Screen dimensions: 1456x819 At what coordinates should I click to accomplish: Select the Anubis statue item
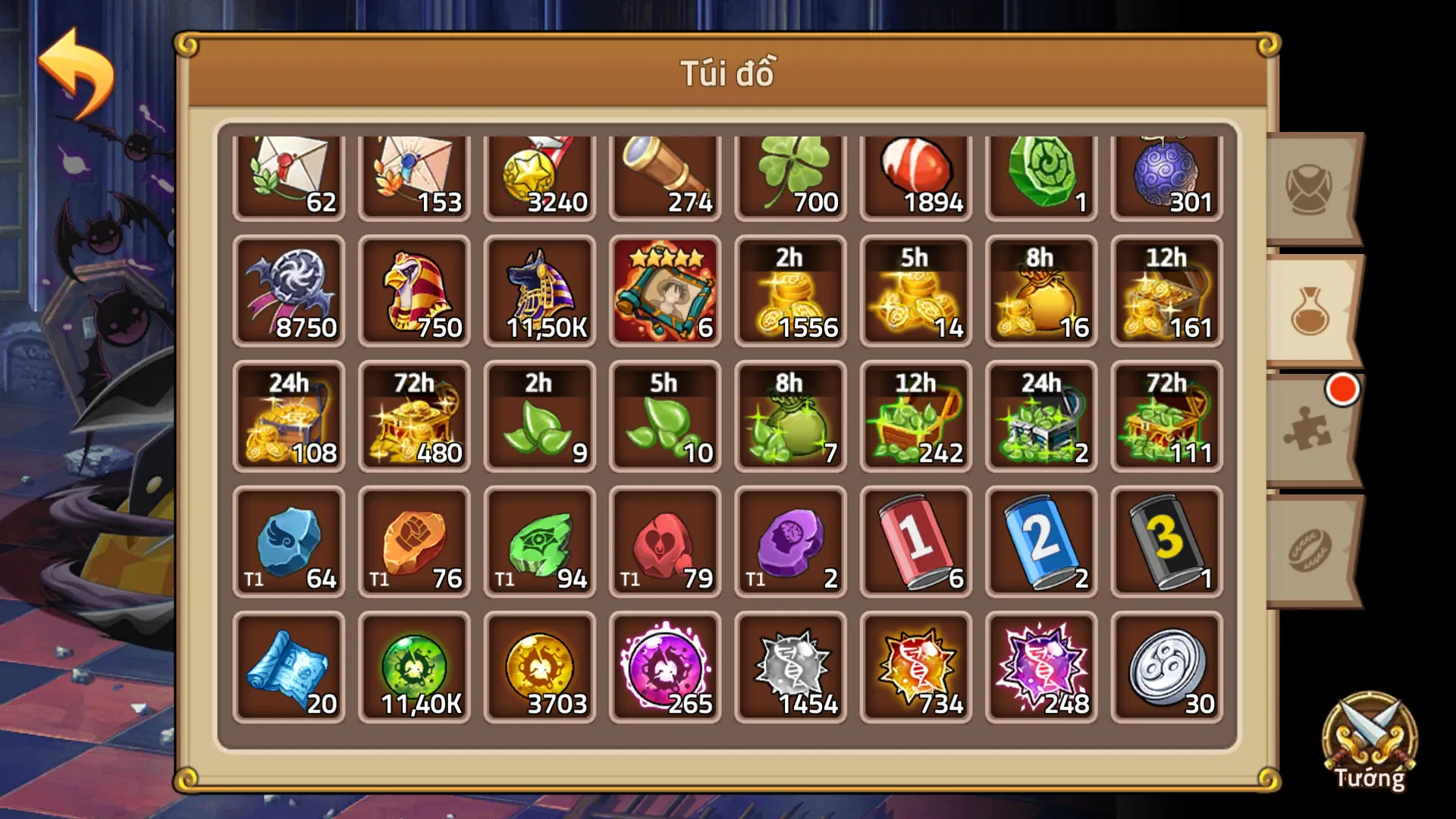[540, 292]
